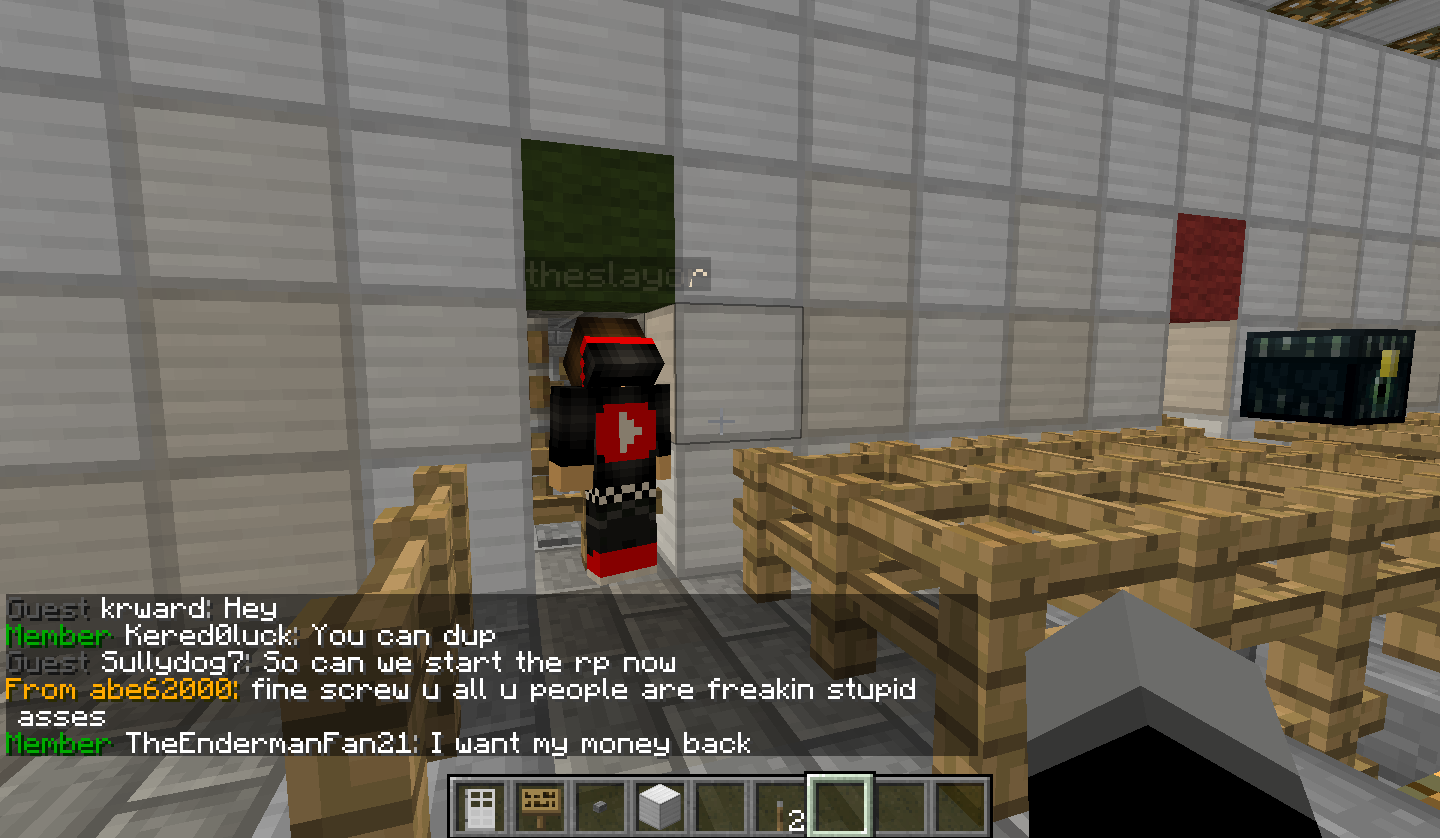Switch to the lever stack of two
The height and width of the screenshot is (838, 1440).
pyautogui.click(x=781, y=806)
